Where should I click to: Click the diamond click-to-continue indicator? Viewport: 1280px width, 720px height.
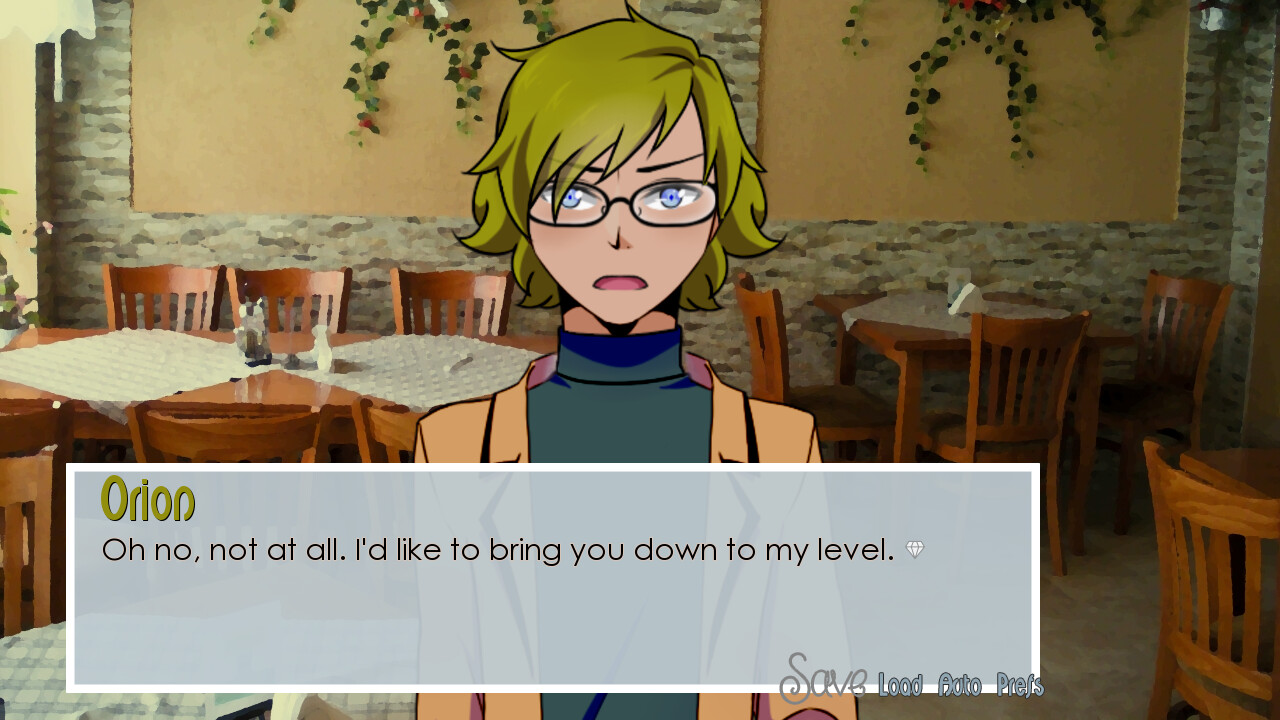click(913, 547)
